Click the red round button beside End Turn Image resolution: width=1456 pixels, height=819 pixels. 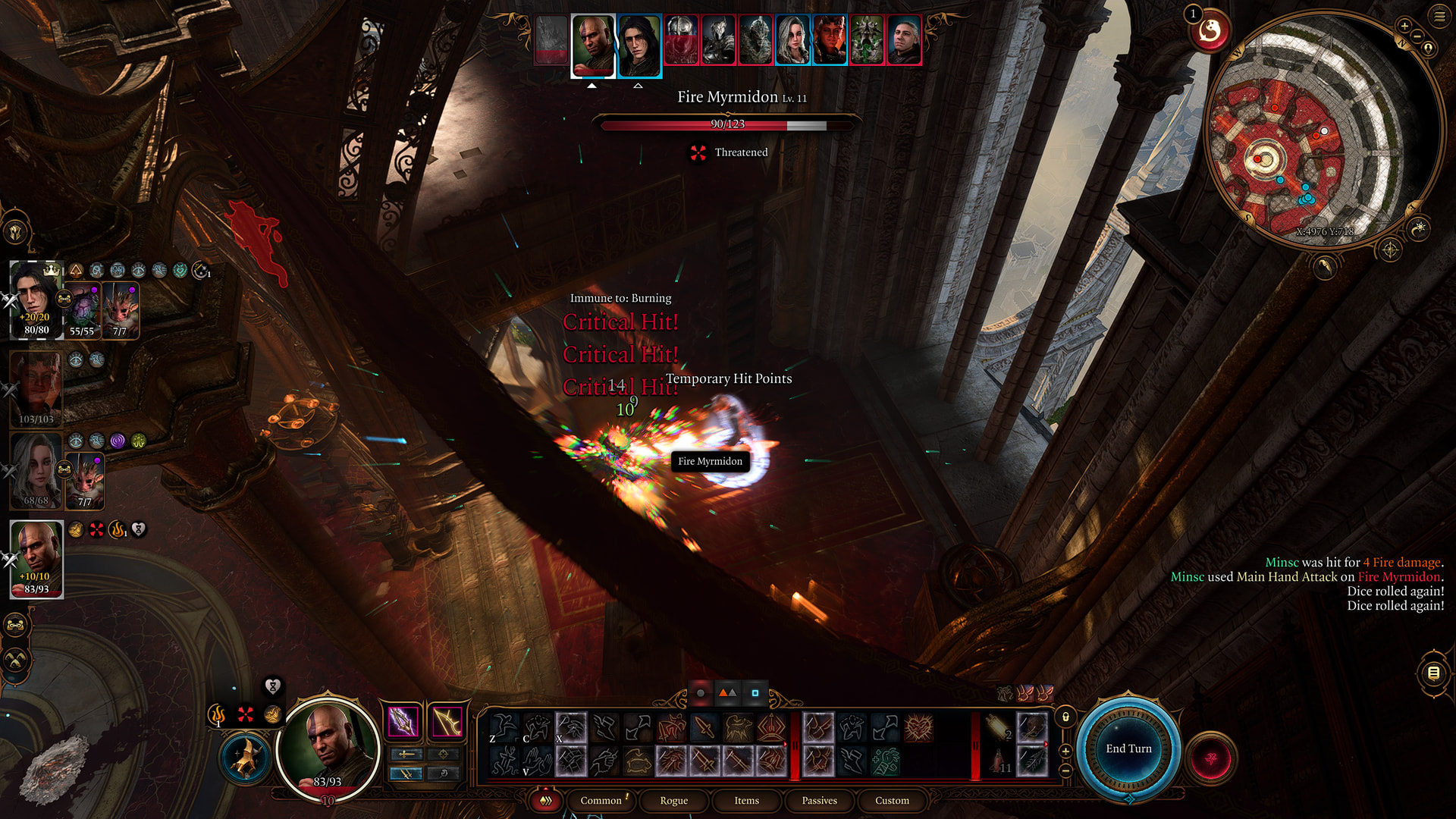click(1211, 758)
